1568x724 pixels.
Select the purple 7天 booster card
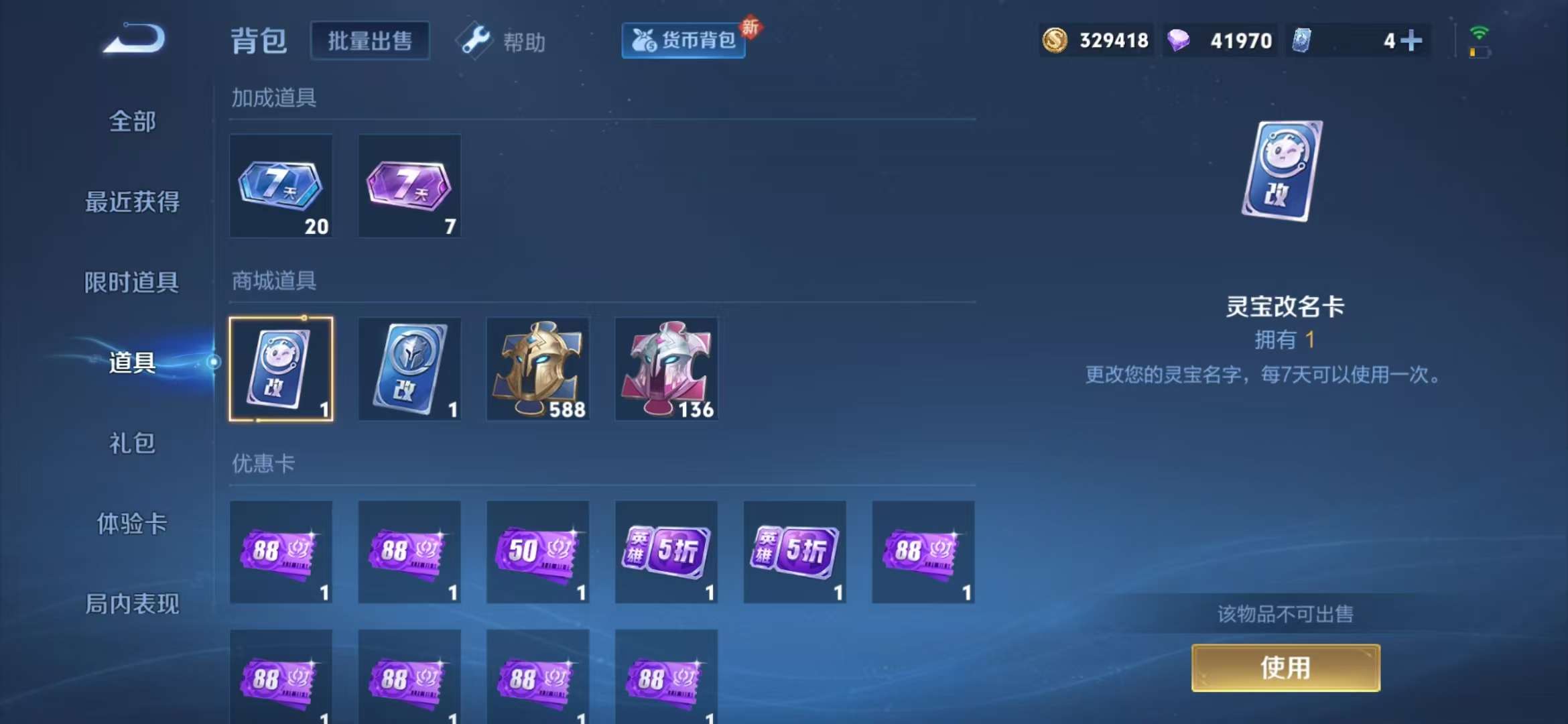[409, 186]
